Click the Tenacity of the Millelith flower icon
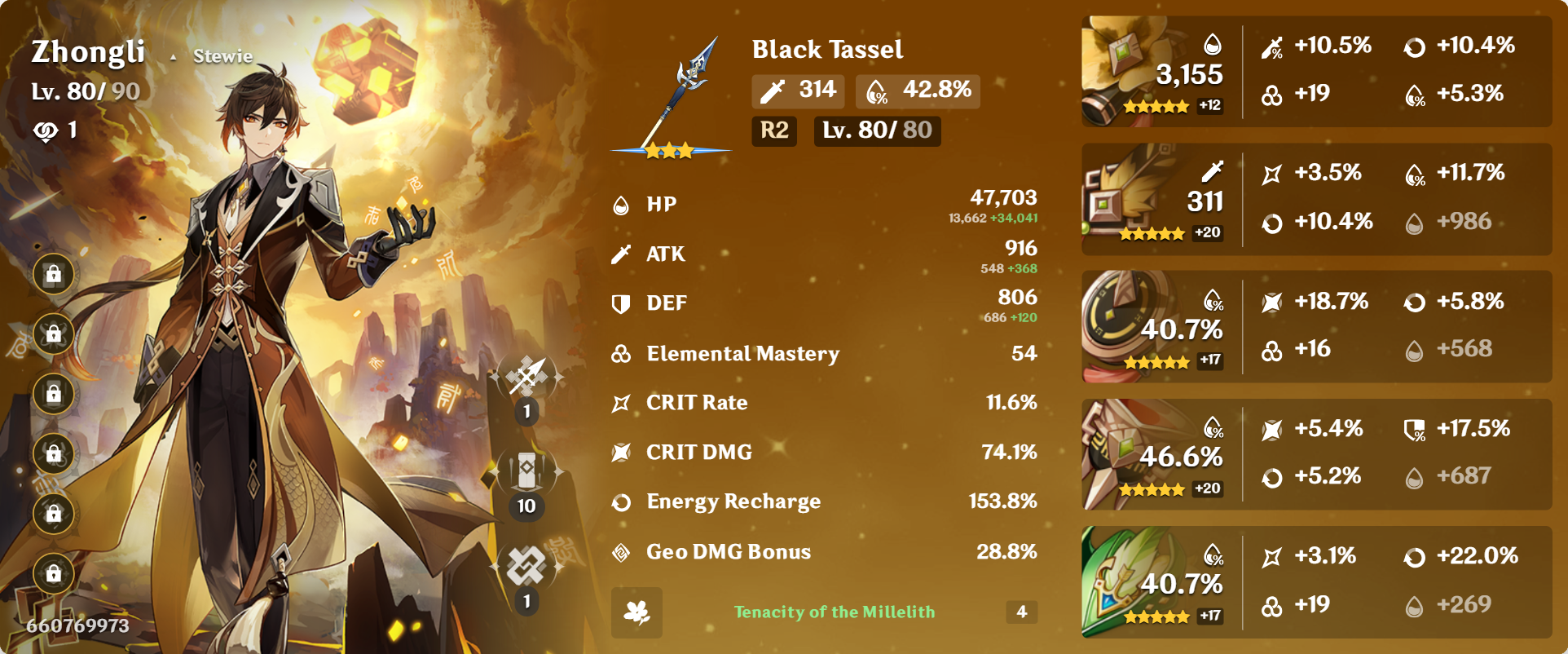Screen dimensions: 1568x654 (638, 612)
